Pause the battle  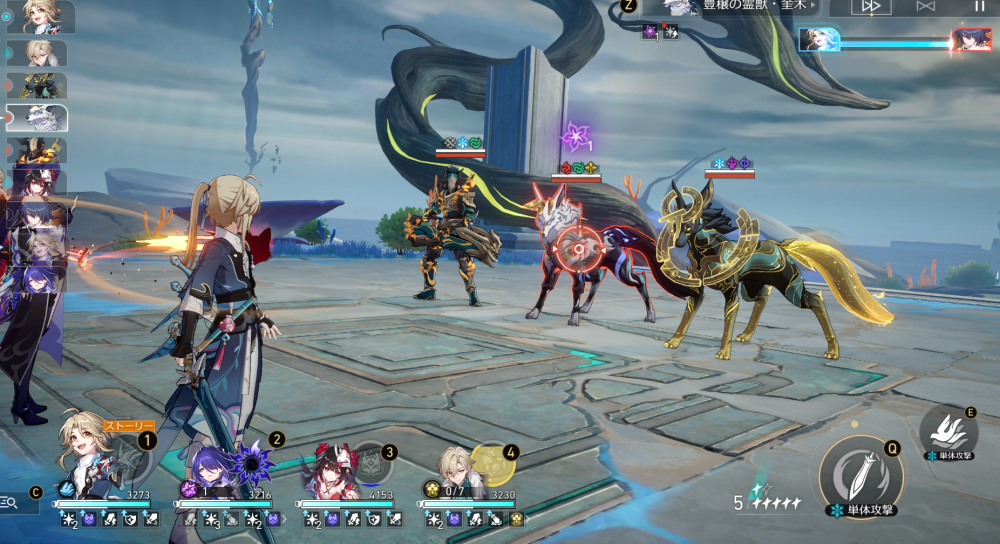click(979, 6)
